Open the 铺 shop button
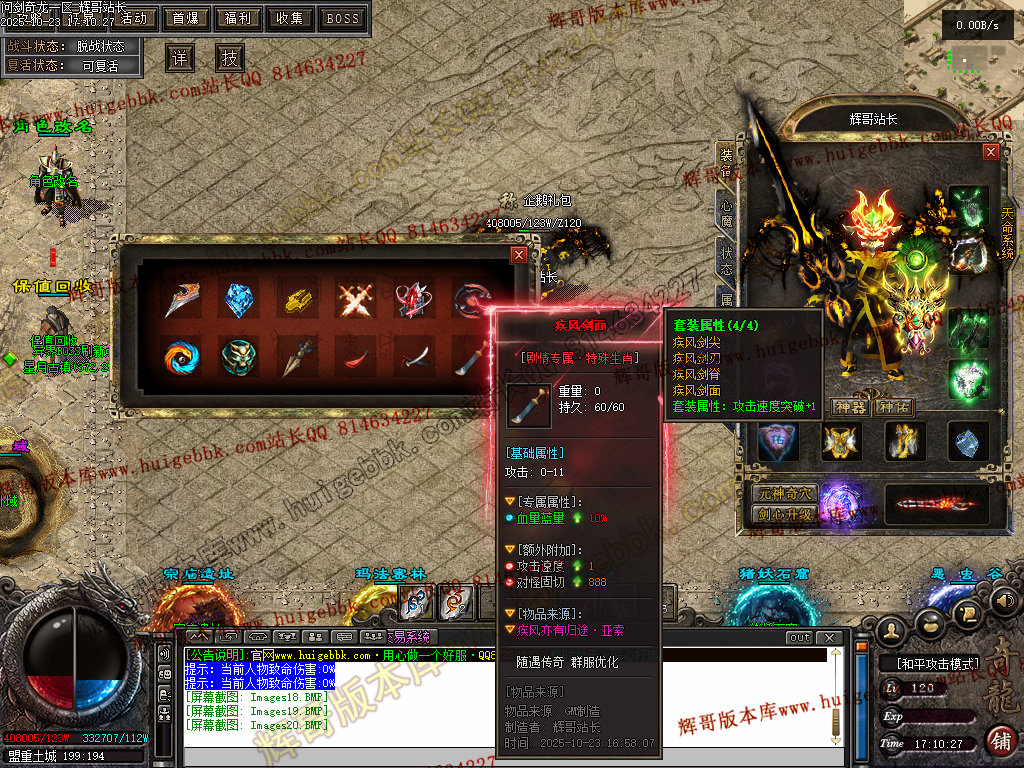 tap(1000, 740)
